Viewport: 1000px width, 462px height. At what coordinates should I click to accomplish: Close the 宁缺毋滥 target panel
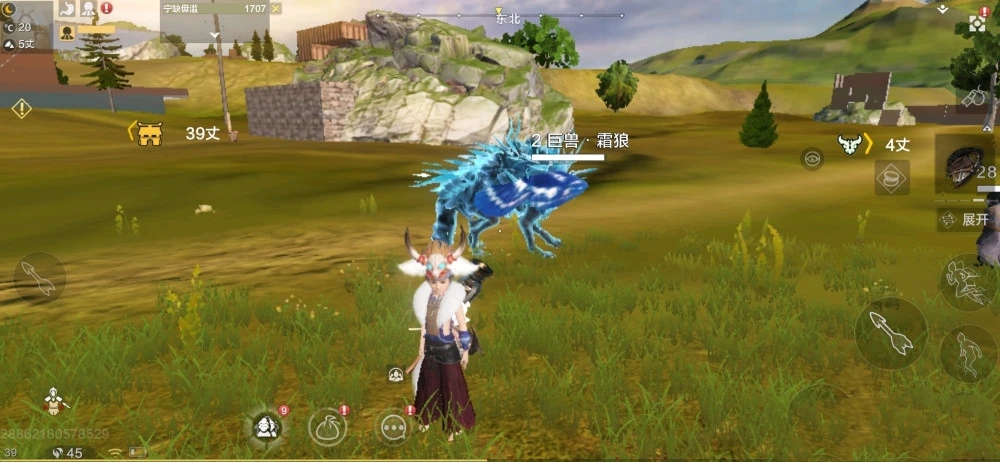point(276,8)
